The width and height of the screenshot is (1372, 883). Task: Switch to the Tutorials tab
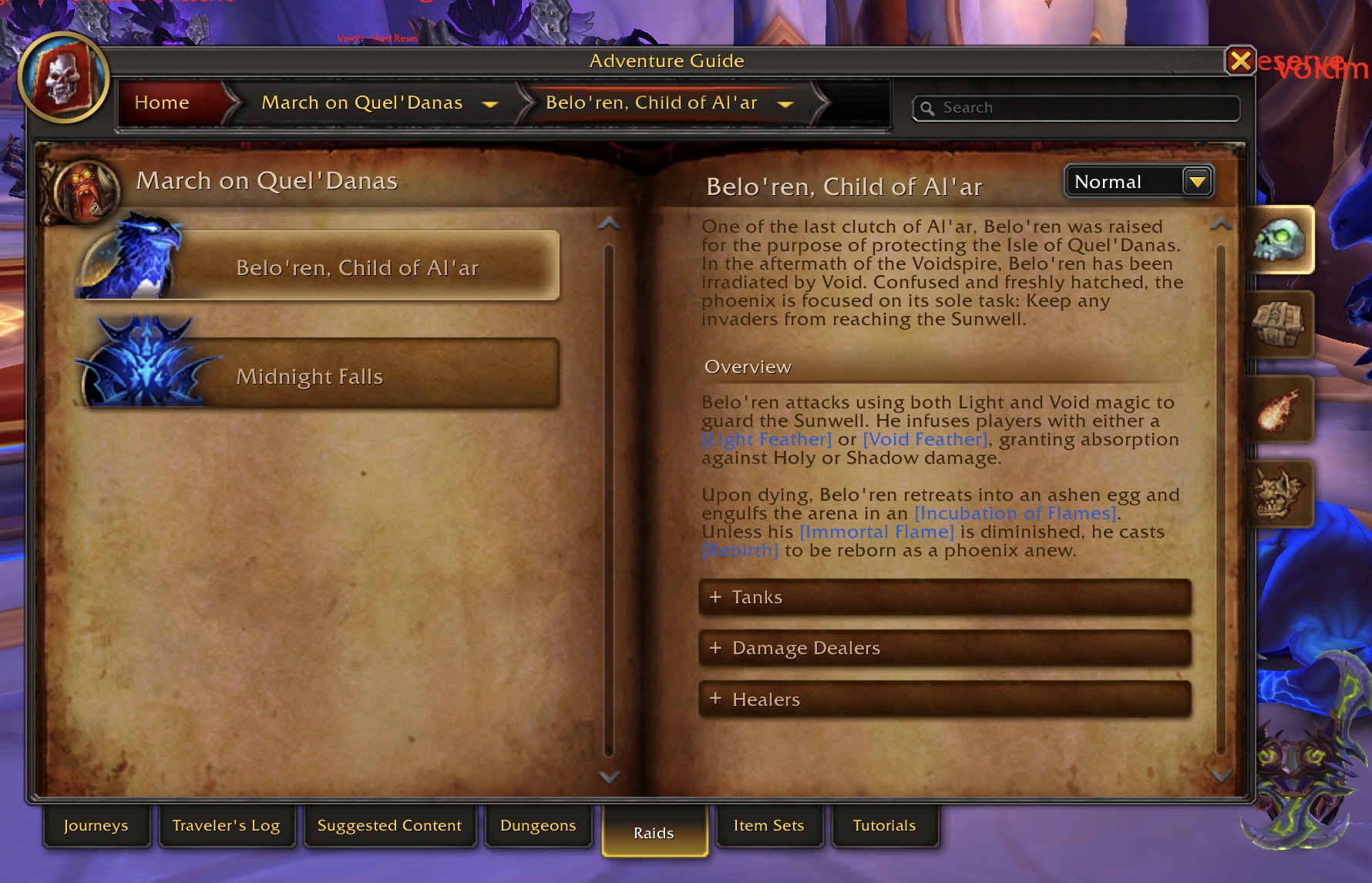pos(884,825)
